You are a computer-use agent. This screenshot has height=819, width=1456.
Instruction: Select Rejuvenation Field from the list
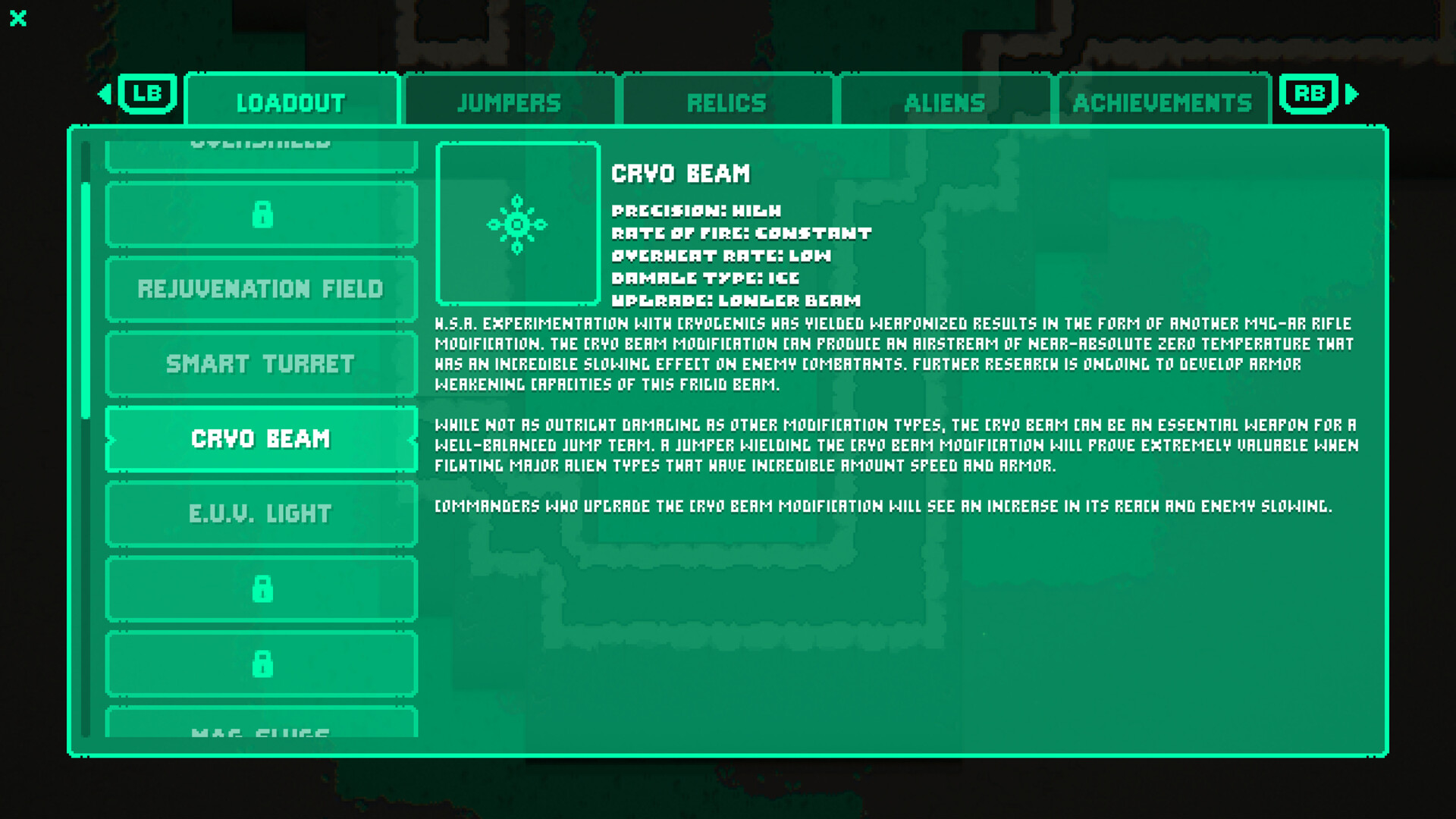click(x=262, y=288)
